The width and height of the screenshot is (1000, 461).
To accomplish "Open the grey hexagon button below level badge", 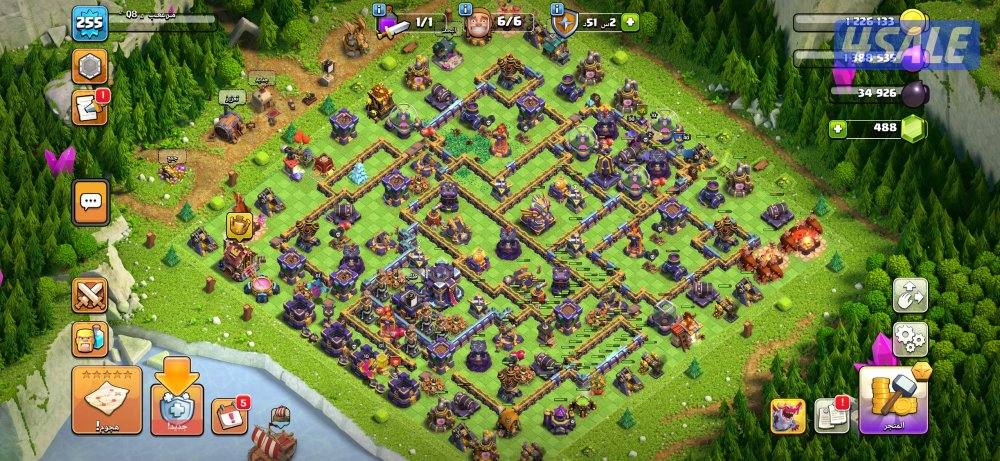I will (x=89, y=67).
